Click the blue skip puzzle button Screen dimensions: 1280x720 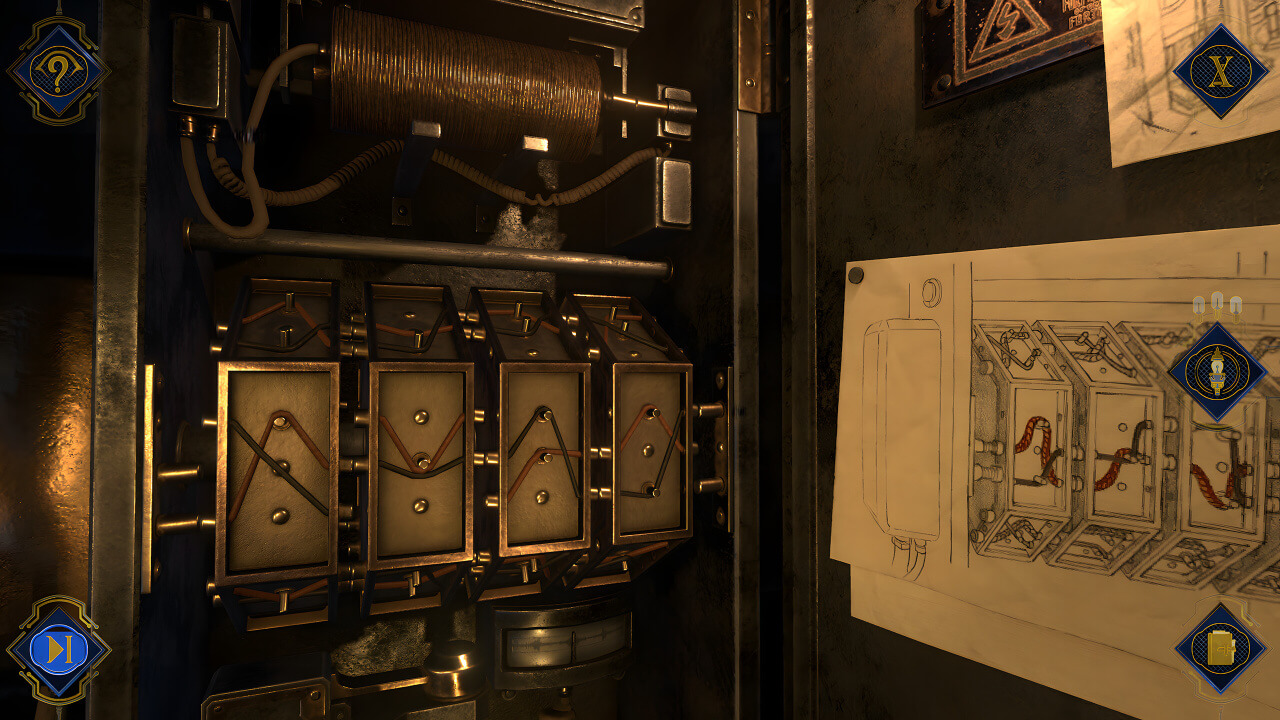click(x=58, y=650)
